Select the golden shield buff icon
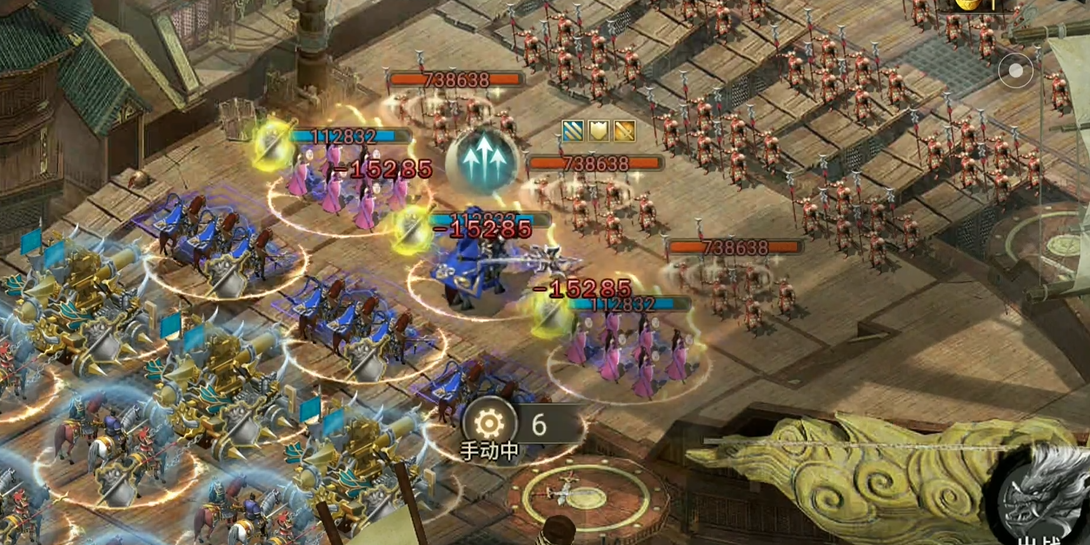The height and width of the screenshot is (545, 1090). click(599, 130)
